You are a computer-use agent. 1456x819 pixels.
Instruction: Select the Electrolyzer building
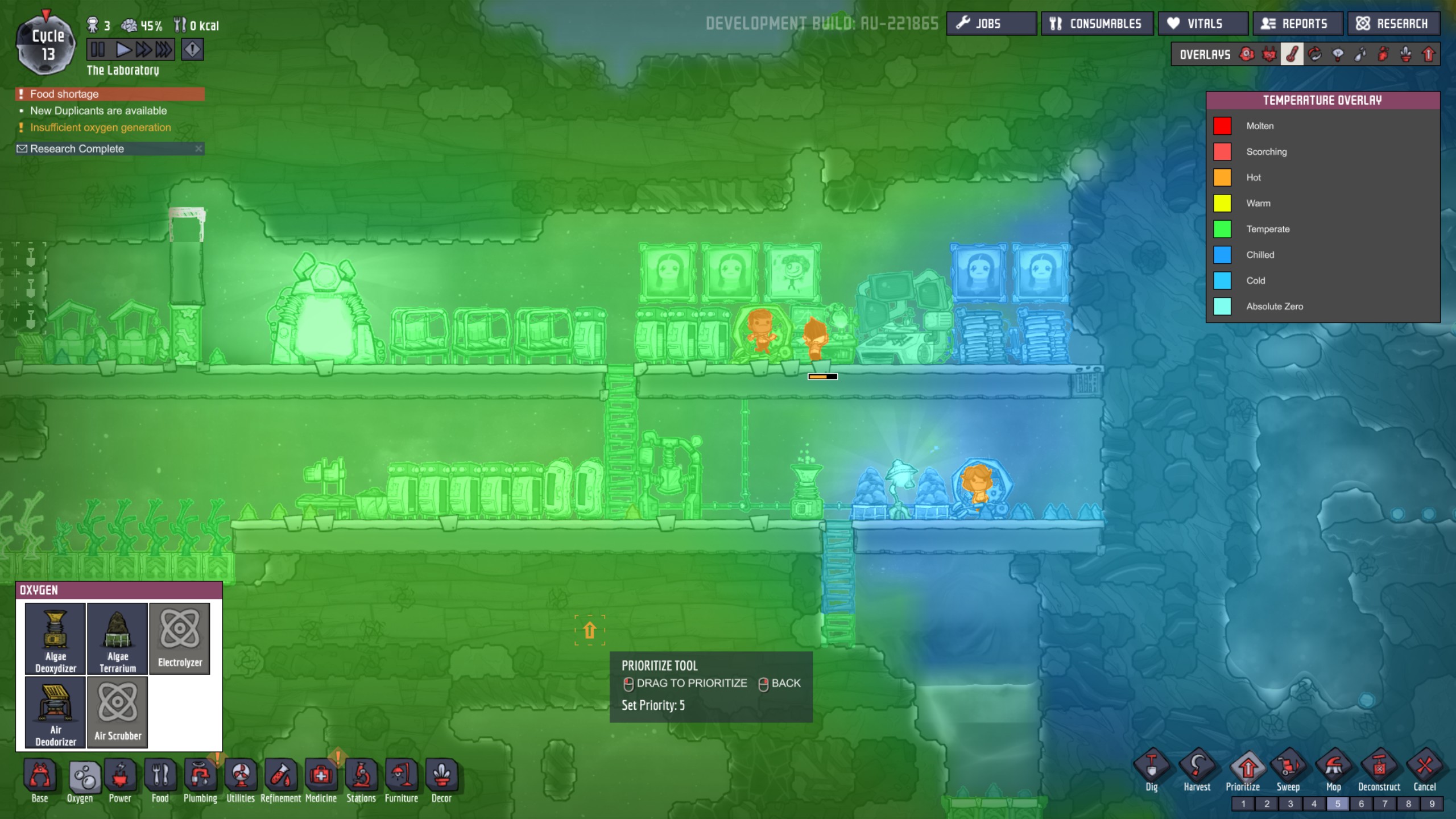(180, 639)
